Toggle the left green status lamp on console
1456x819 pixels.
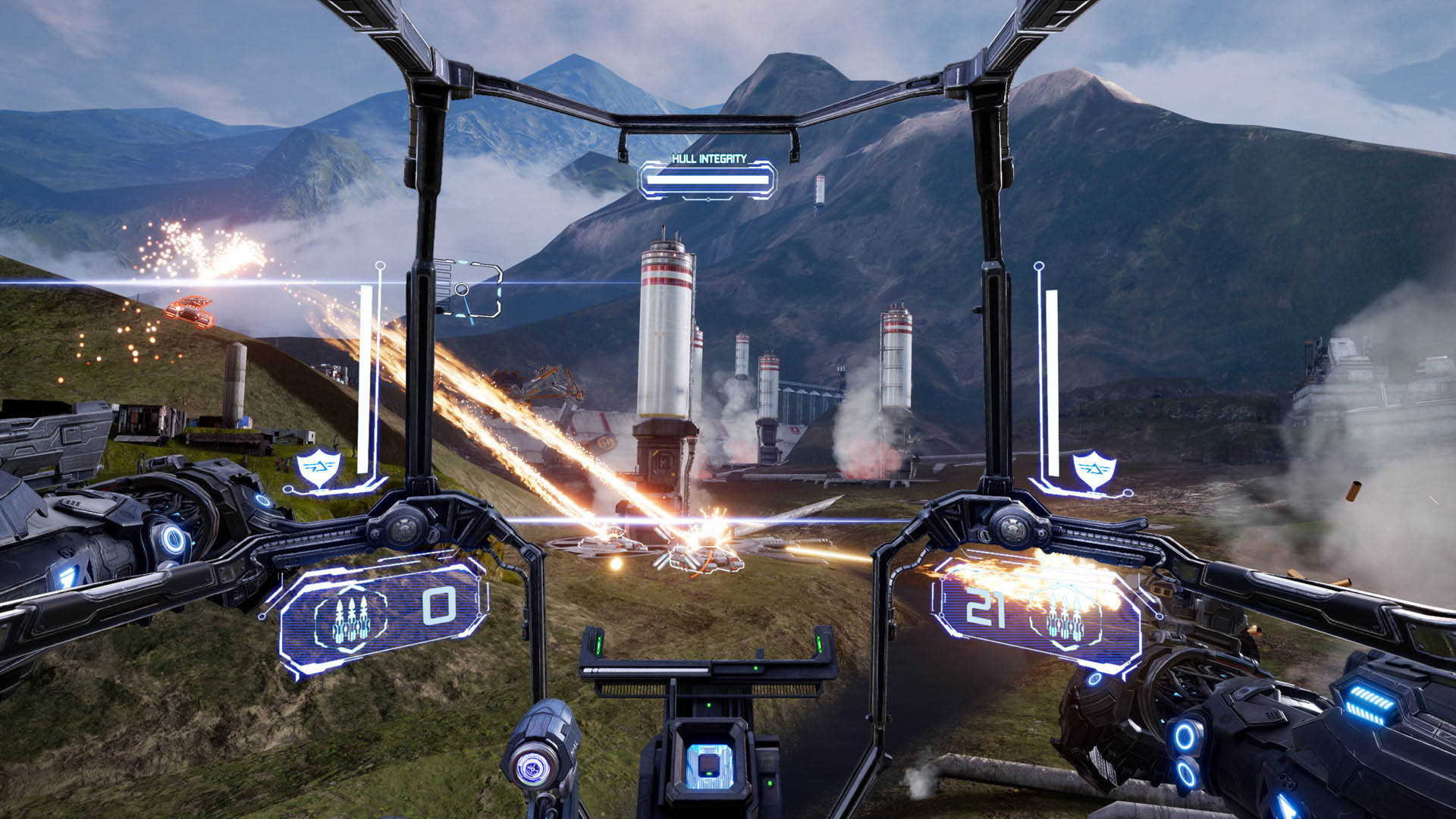click(599, 645)
